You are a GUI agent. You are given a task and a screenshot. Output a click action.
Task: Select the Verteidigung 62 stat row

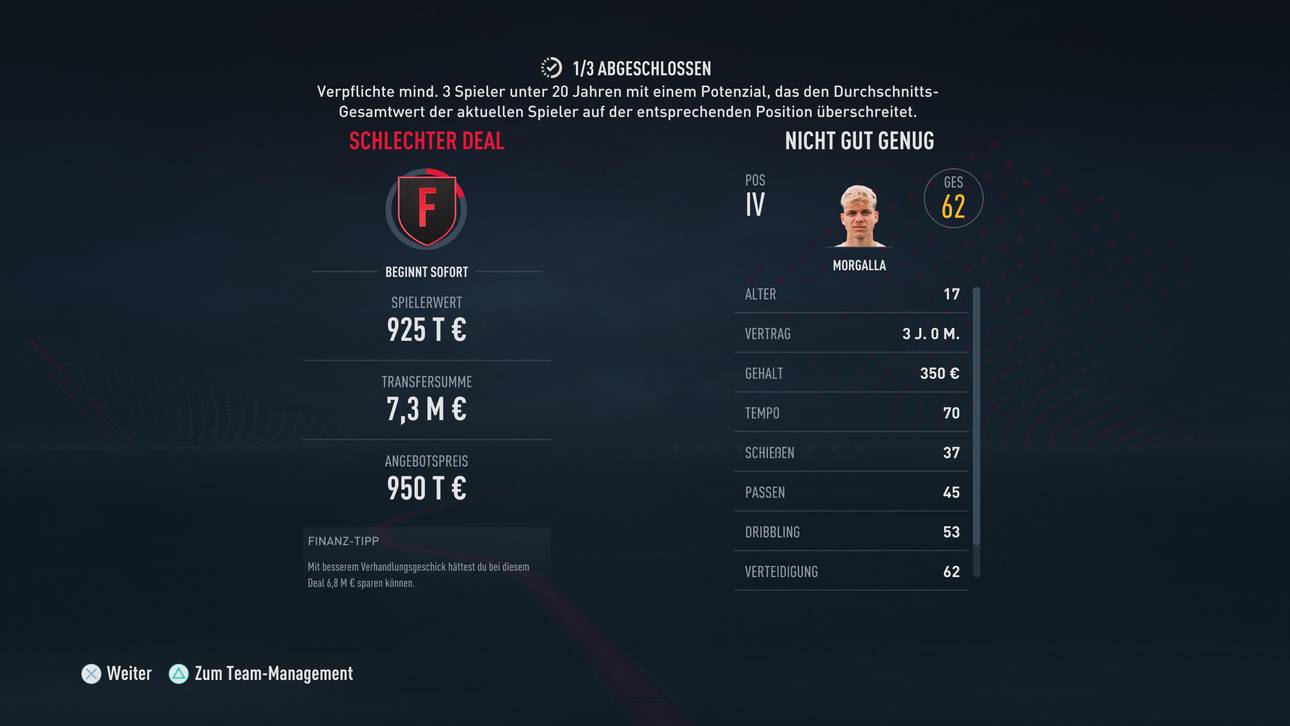[850, 571]
